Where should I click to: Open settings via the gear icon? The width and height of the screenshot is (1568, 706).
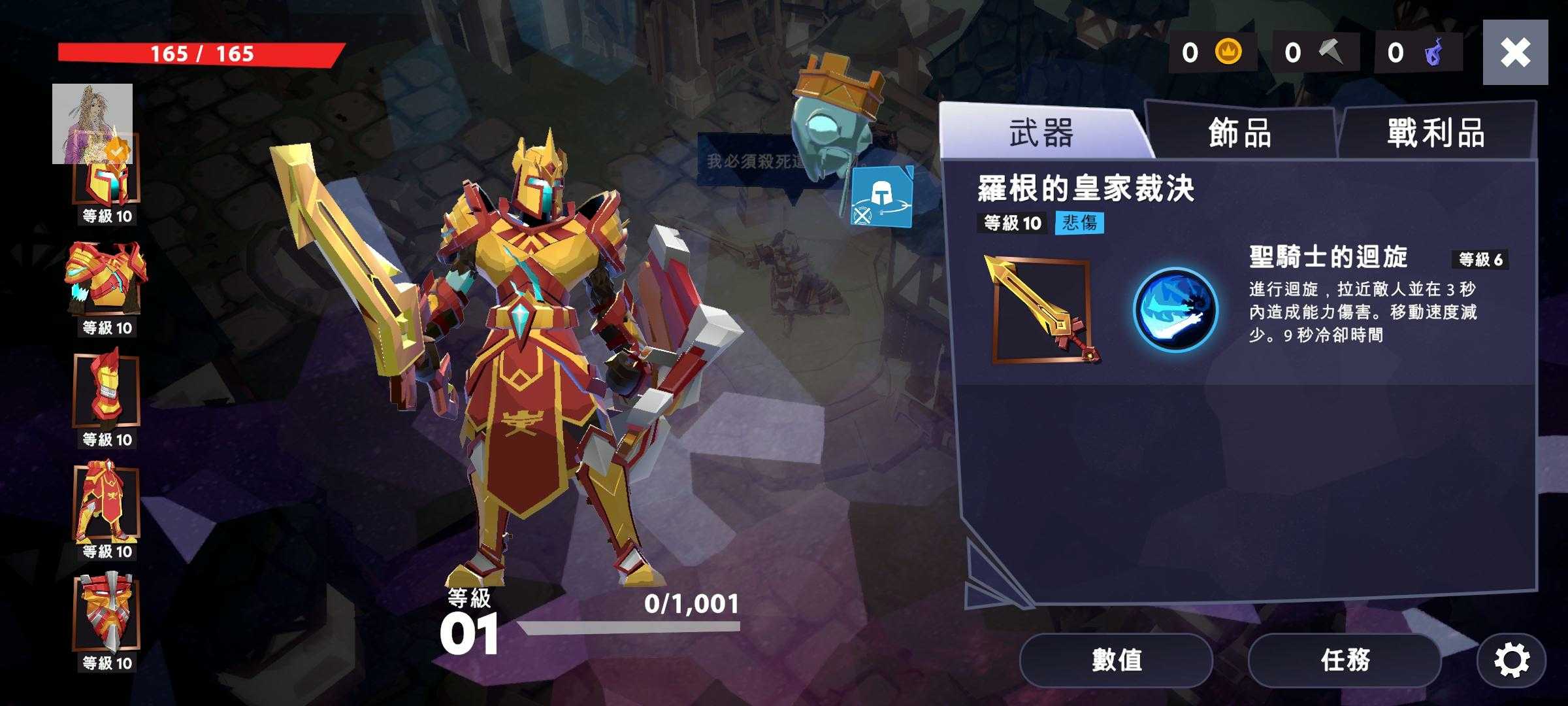[x=1511, y=660]
